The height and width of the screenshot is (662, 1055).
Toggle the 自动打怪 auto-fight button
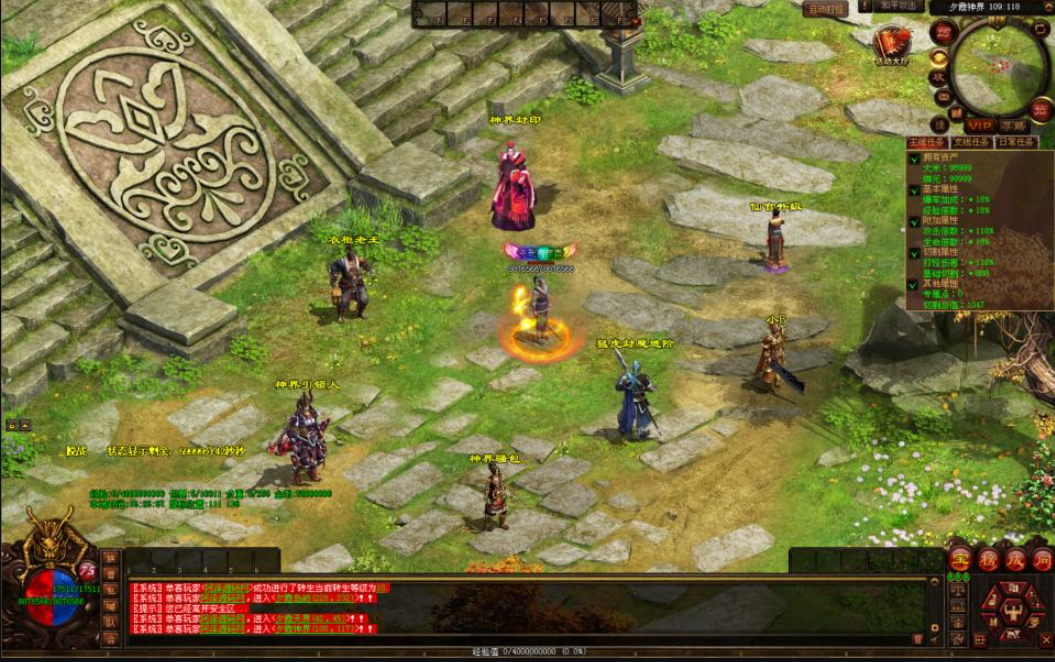pyautogui.click(x=827, y=9)
